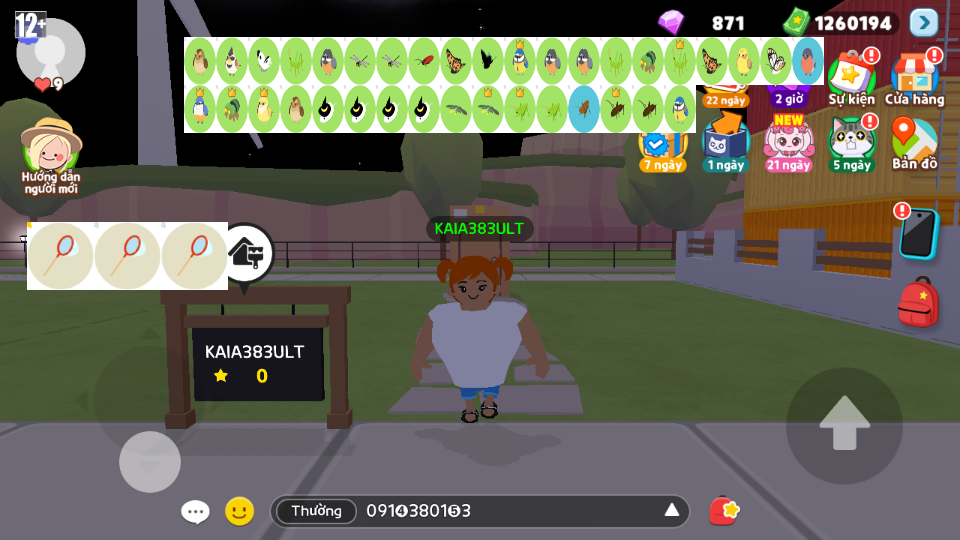The image size is (960, 540).
Task: Tap the jump arrow button
Action: 844,425
